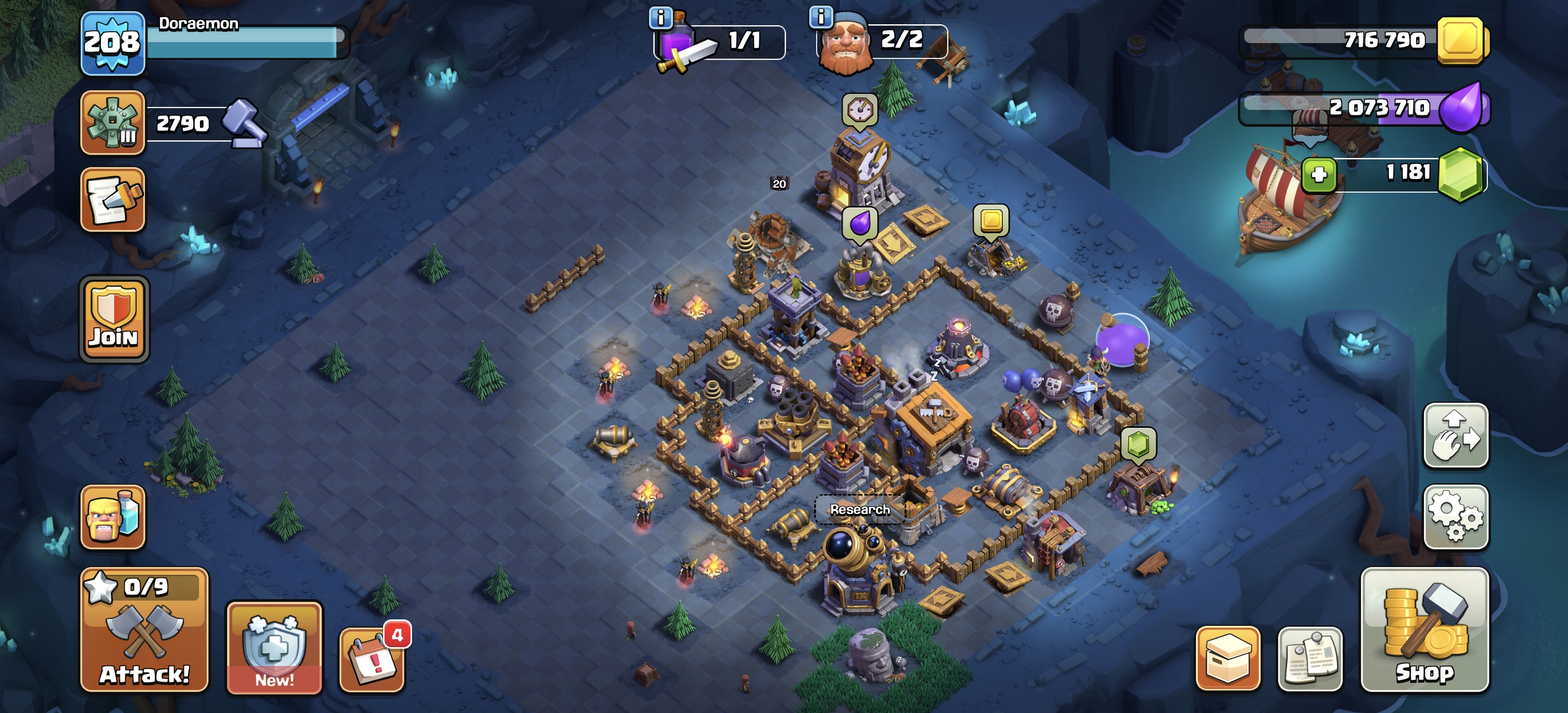Show laboratory info next to 1/1 counter
This screenshot has width=1568, height=713.
tap(660, 18)
